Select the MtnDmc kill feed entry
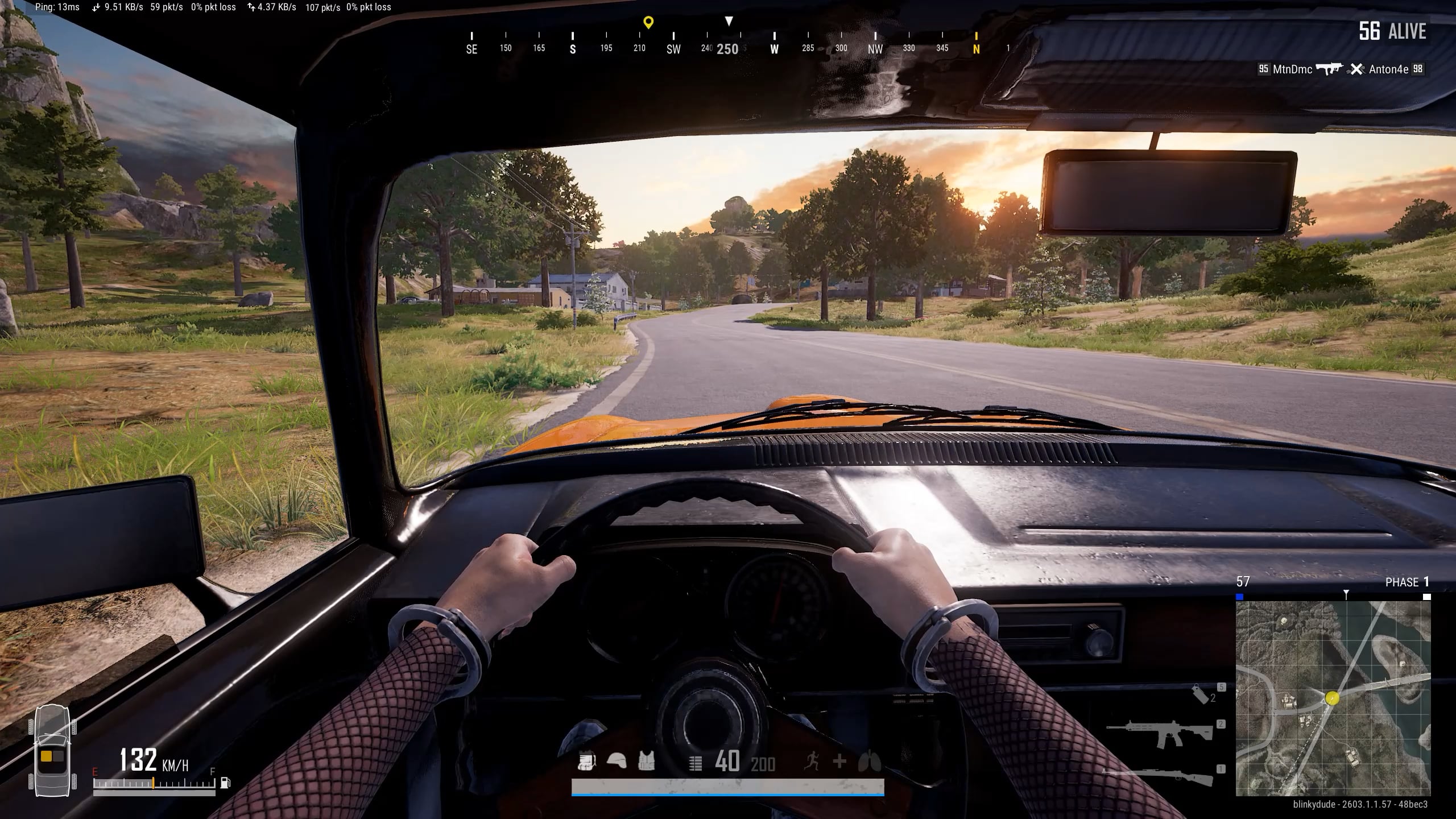 [1292, 69]
